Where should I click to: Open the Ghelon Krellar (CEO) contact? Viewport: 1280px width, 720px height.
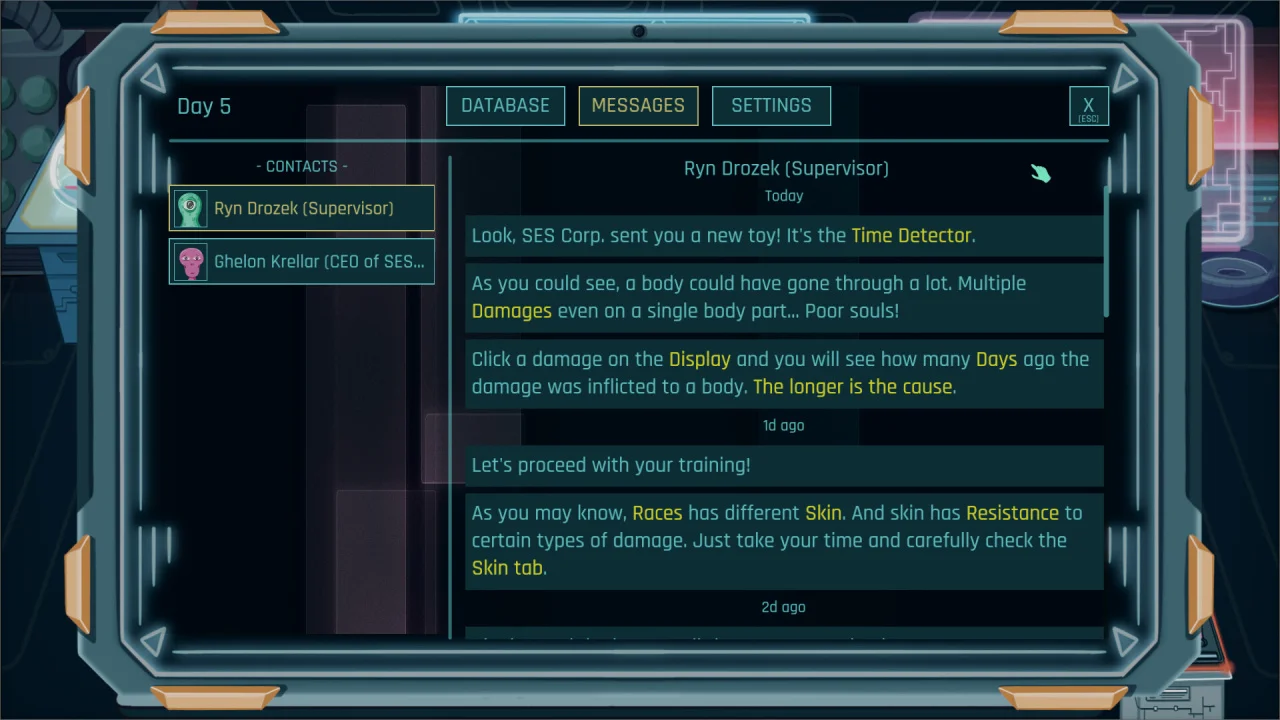coord(302,261)
